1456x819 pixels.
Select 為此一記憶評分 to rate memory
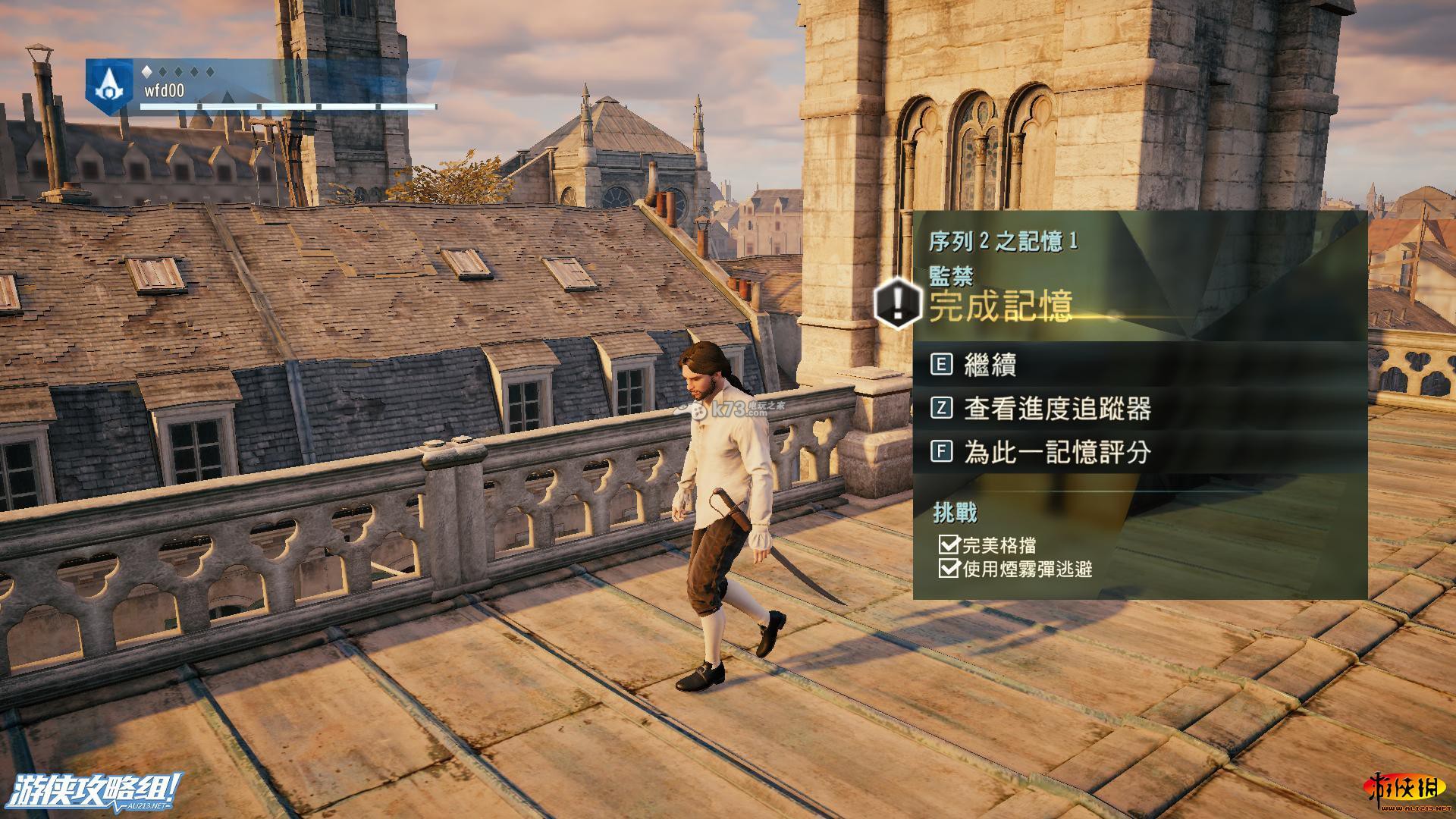(1057, 453)
